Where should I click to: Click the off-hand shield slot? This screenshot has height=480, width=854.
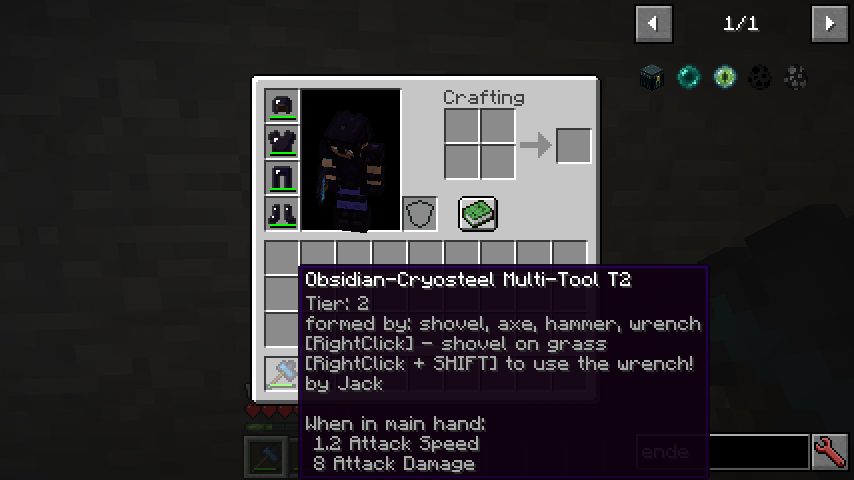click(420, 214)
